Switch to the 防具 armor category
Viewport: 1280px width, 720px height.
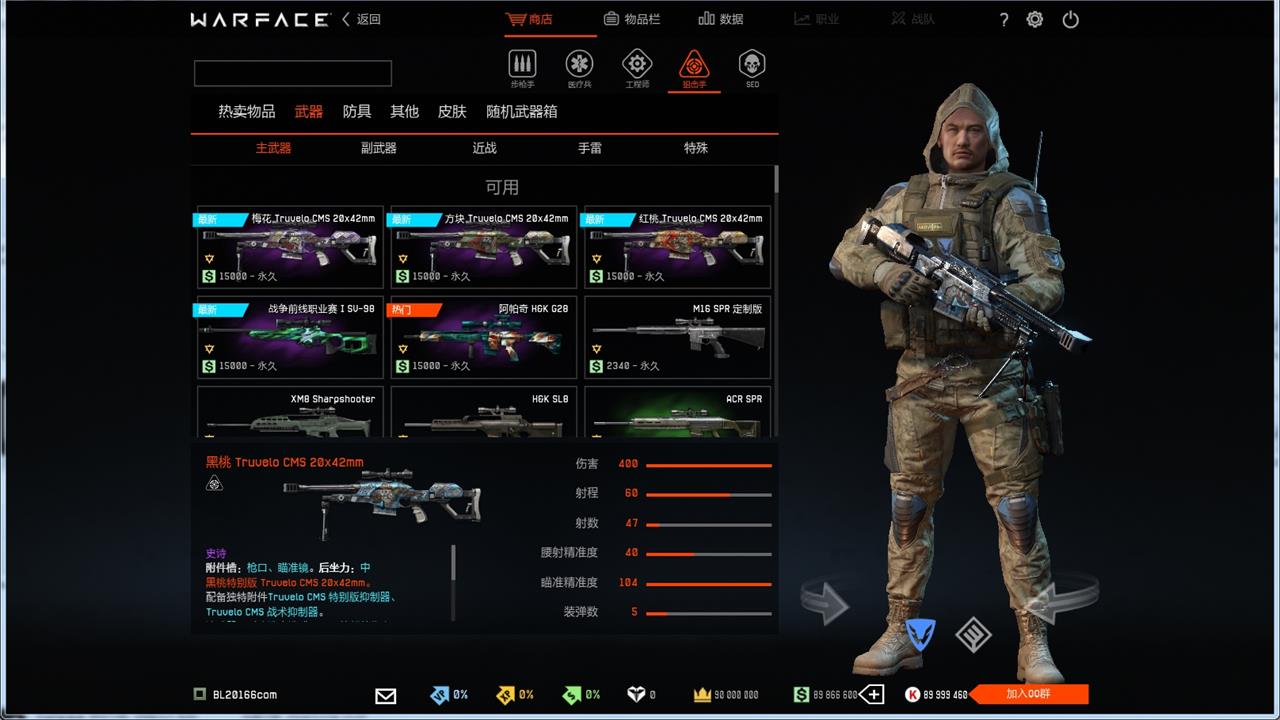[x=357, y=112]
